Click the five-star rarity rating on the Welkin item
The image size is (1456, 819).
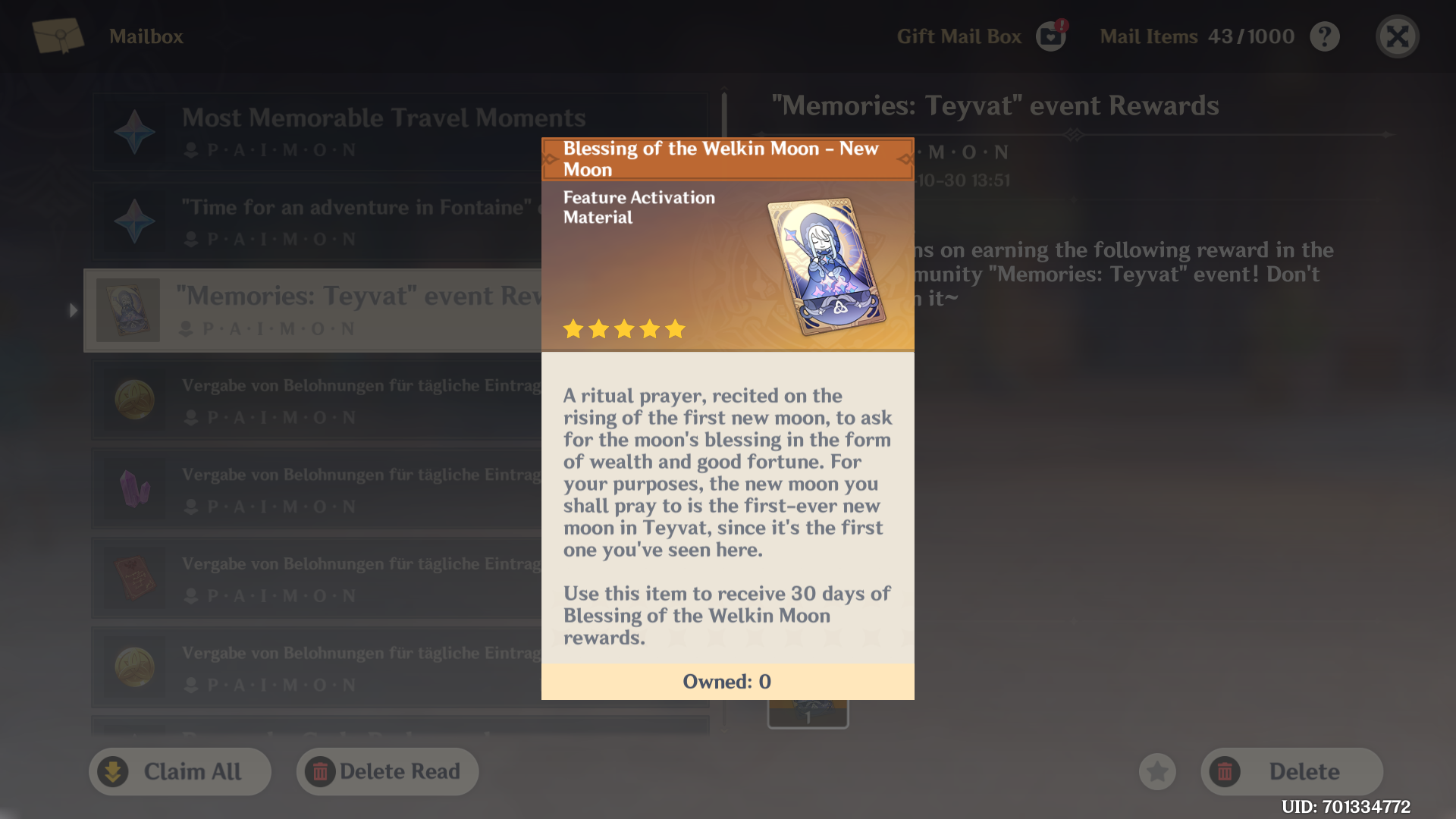(623, 329)
